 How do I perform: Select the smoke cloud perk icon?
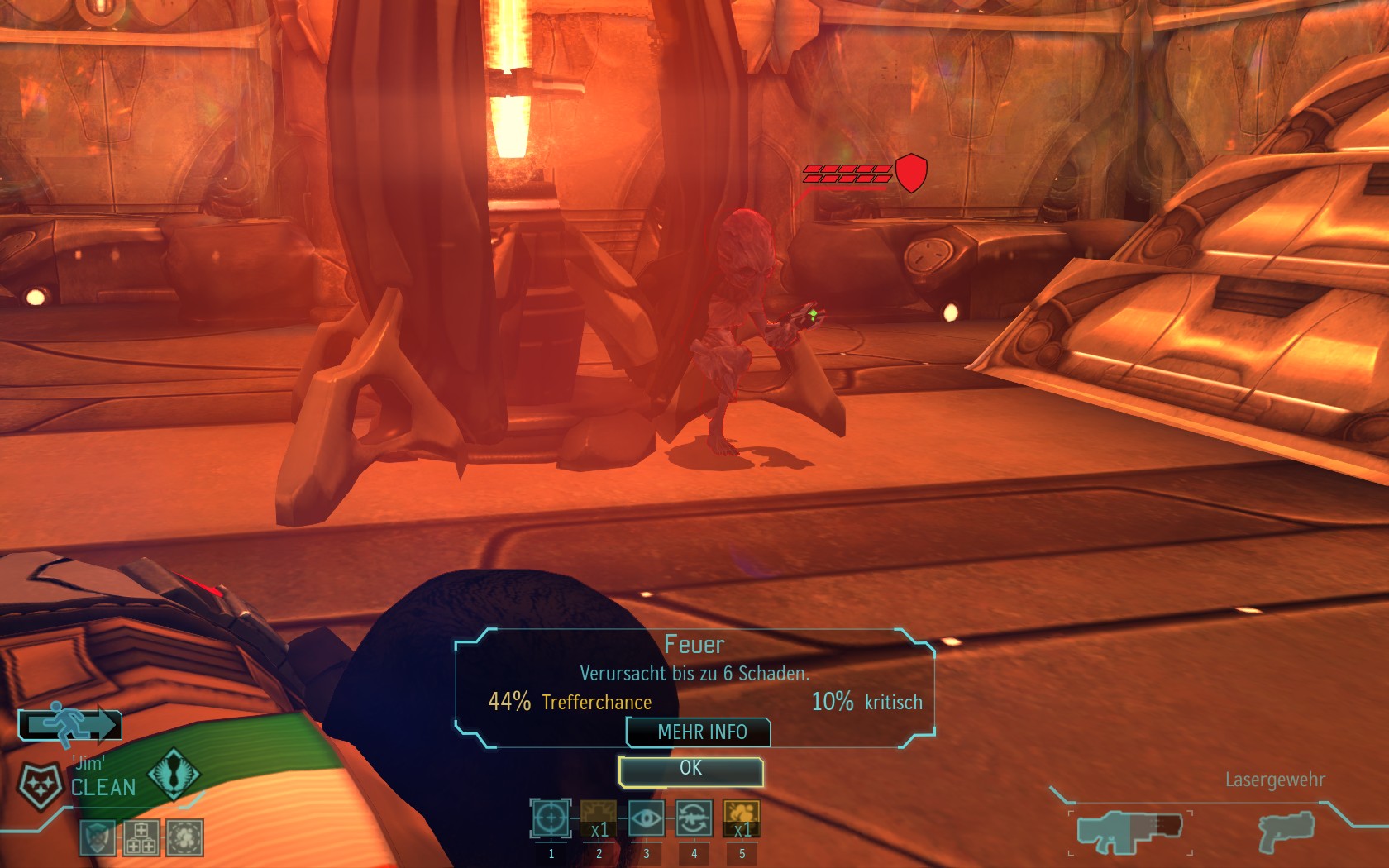coord(185,837)
